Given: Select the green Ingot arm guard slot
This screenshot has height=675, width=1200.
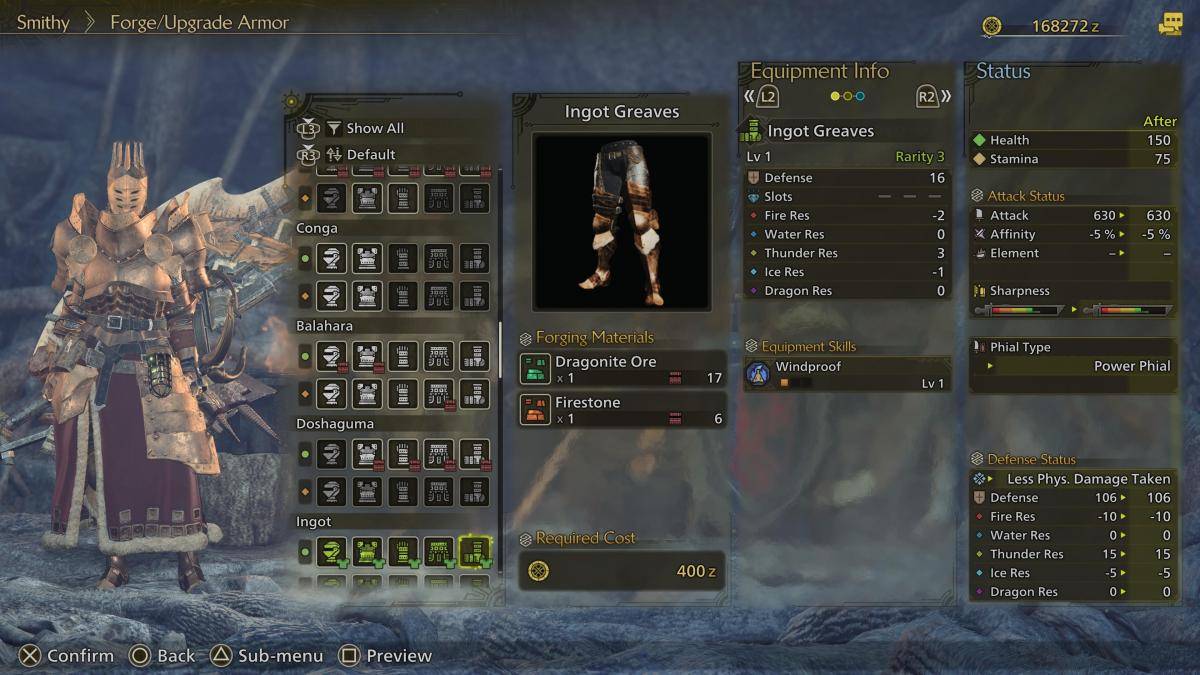Looking at the screenshot, I should pyautogui.click(x=403, y=550).
